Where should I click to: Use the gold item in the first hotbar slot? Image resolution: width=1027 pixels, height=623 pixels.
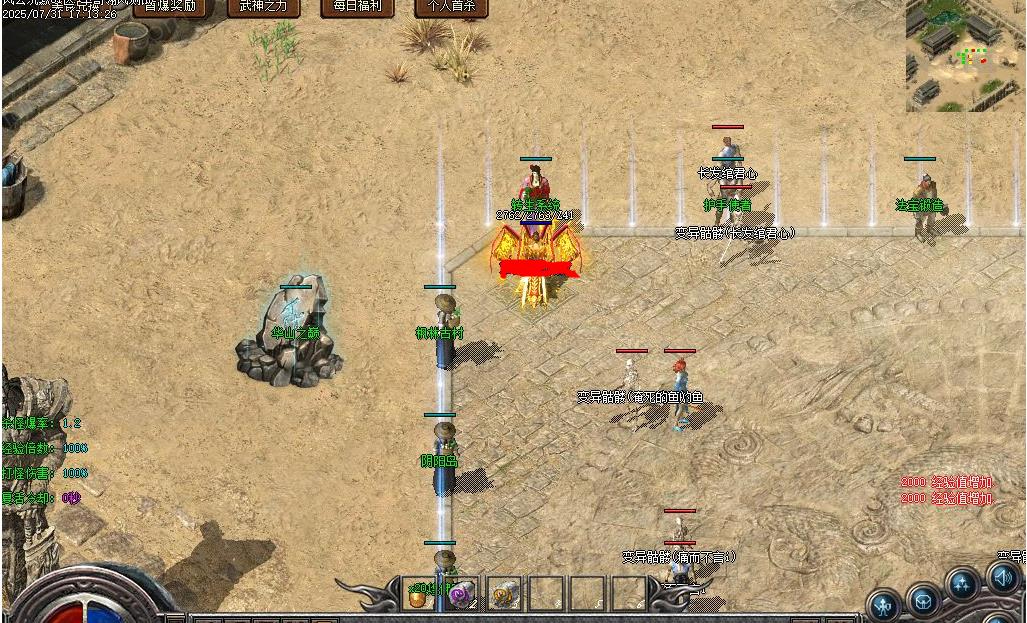(x=418, y=594)
